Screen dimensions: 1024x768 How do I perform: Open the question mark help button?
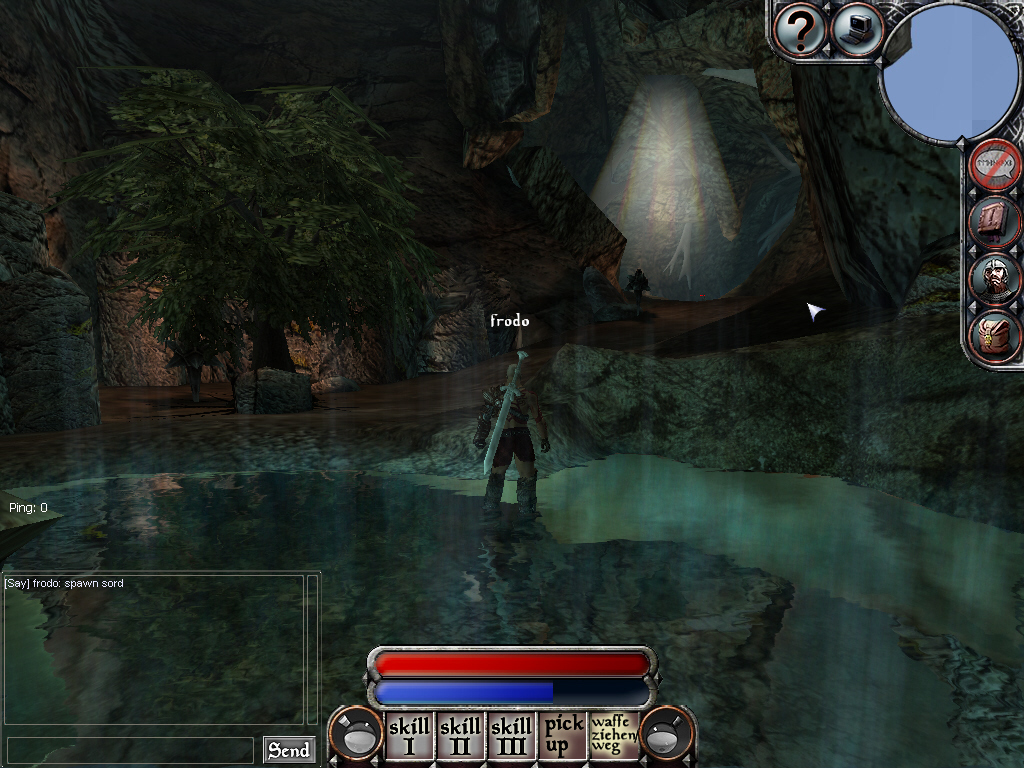(x=800, y=29)
